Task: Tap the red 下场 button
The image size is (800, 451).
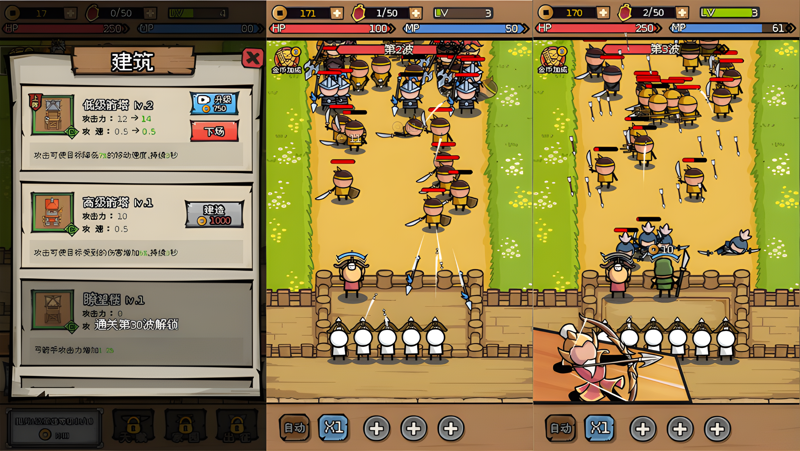Action: click(214, 131)
